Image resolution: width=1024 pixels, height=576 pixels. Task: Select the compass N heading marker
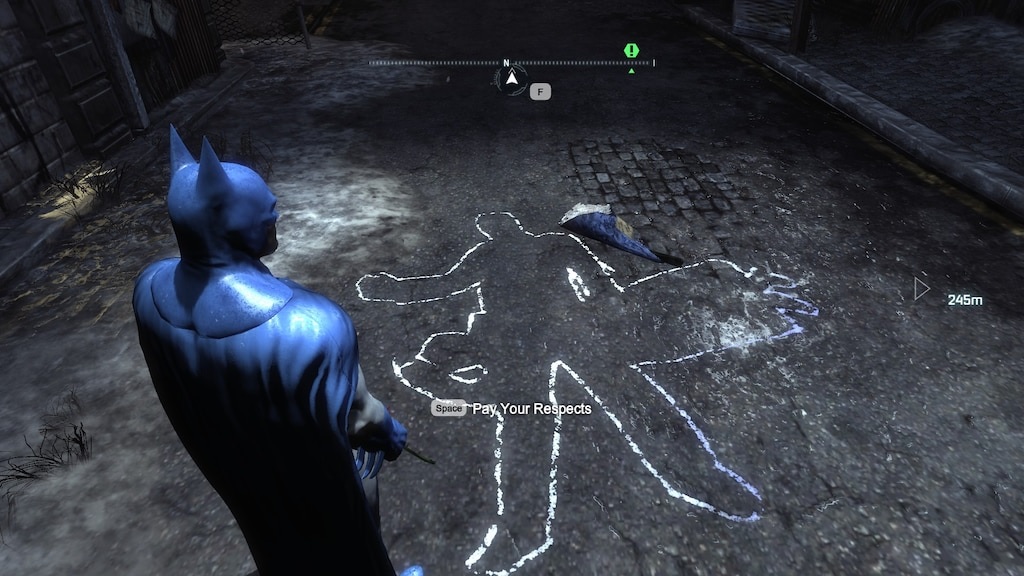pos(506,62)
